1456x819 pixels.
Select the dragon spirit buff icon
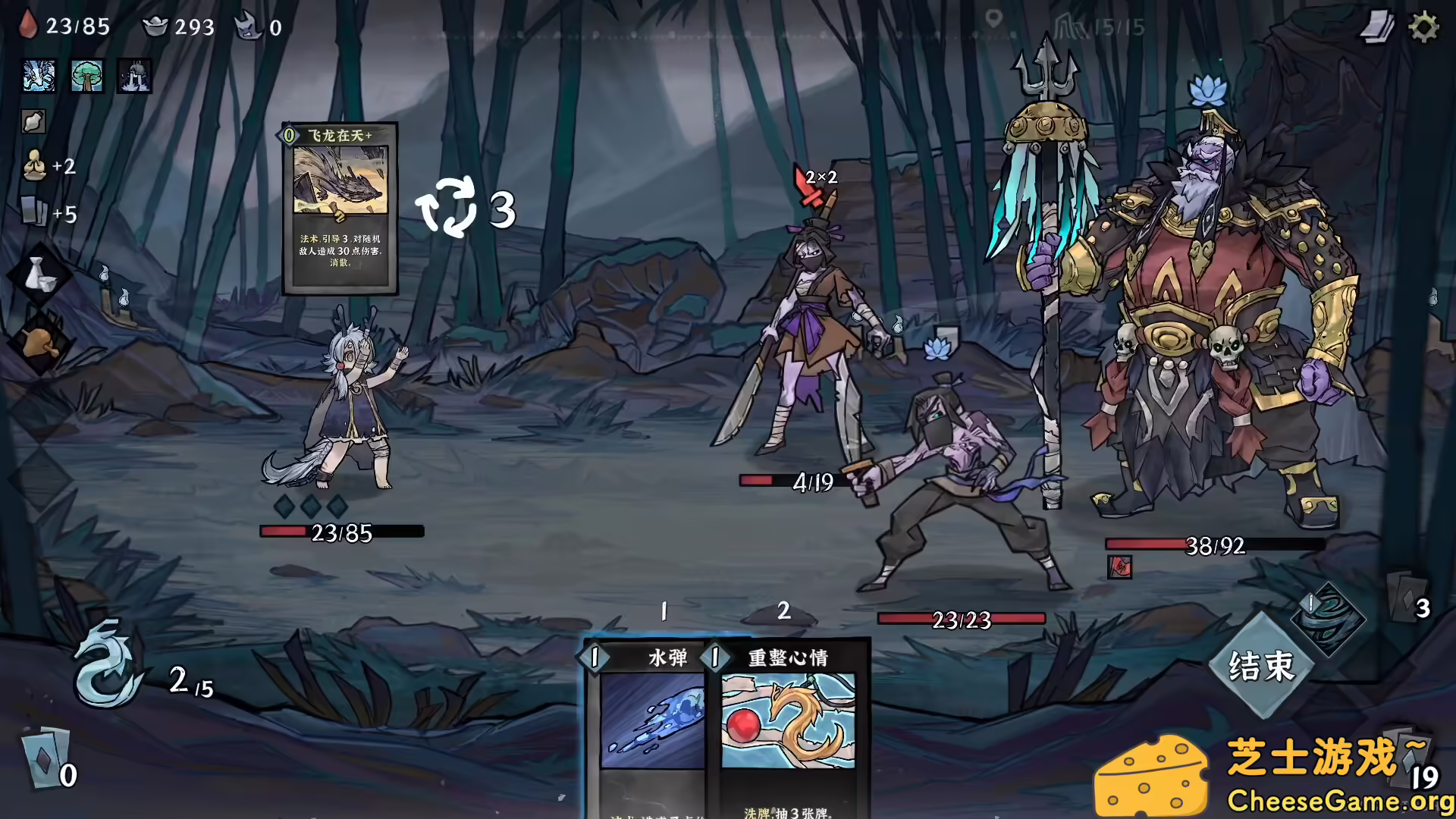(x=37, y=76)
